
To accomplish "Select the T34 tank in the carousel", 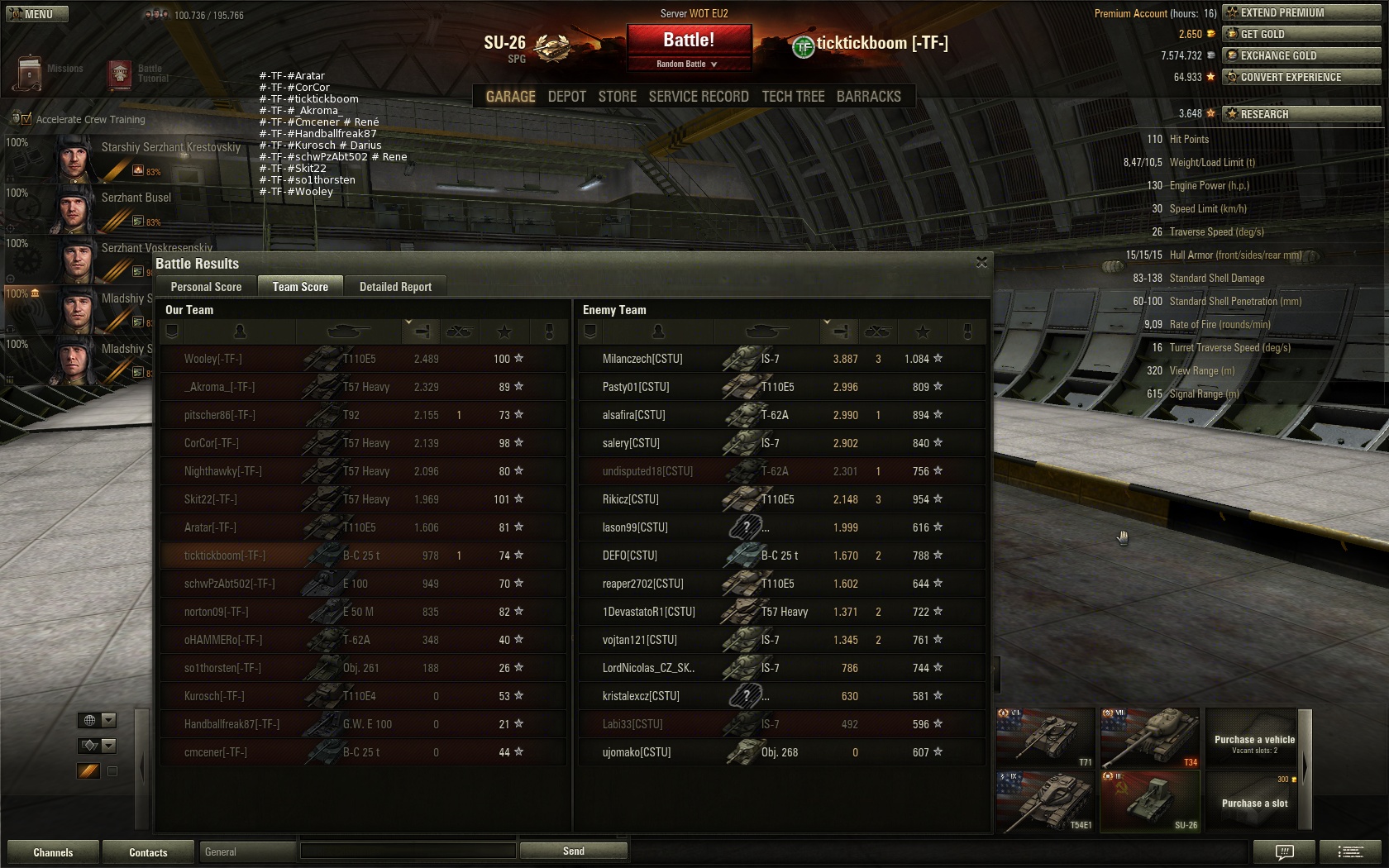I will pos(1149,737).
